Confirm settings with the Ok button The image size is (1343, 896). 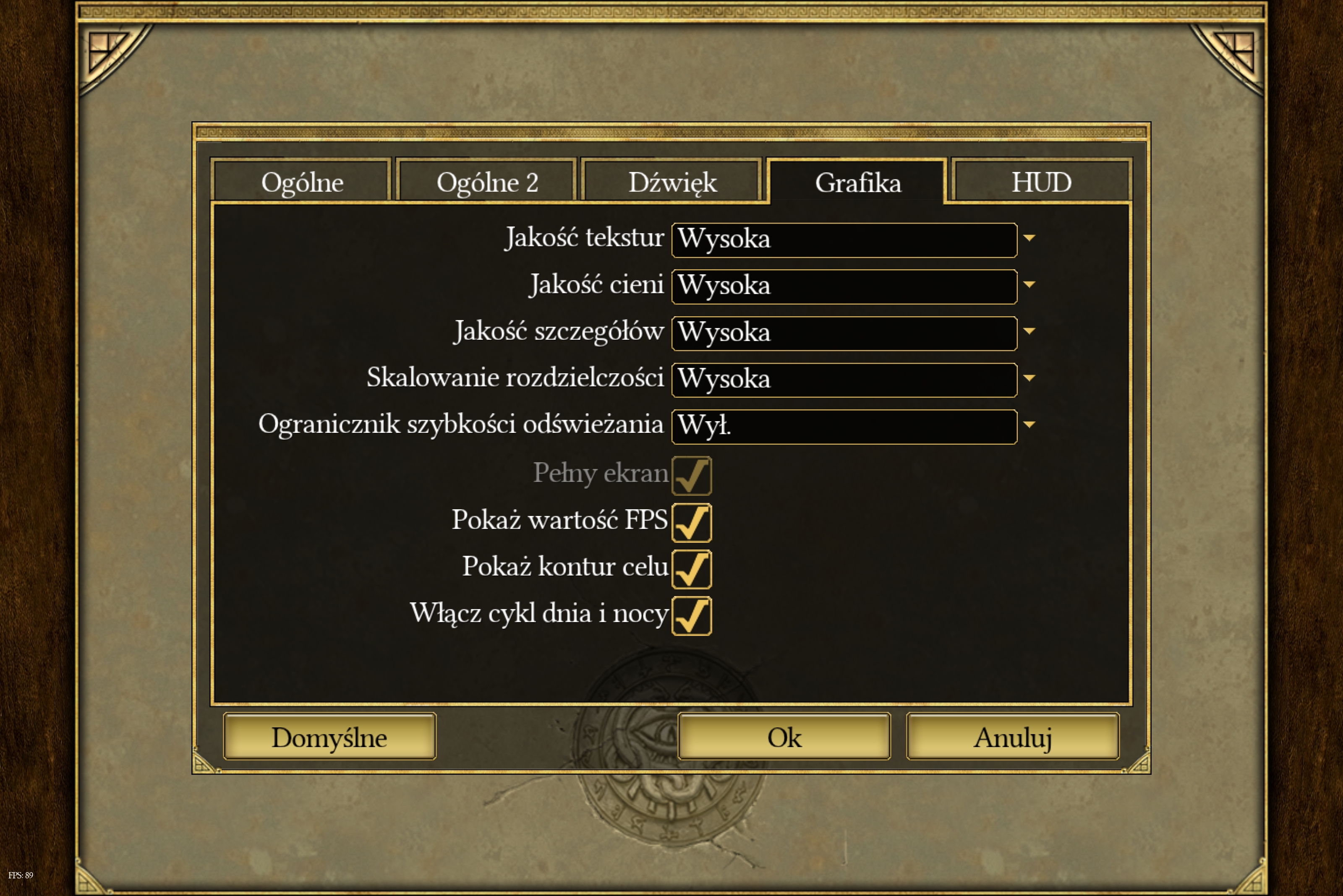pyautogui.click(x=784, y=737)
